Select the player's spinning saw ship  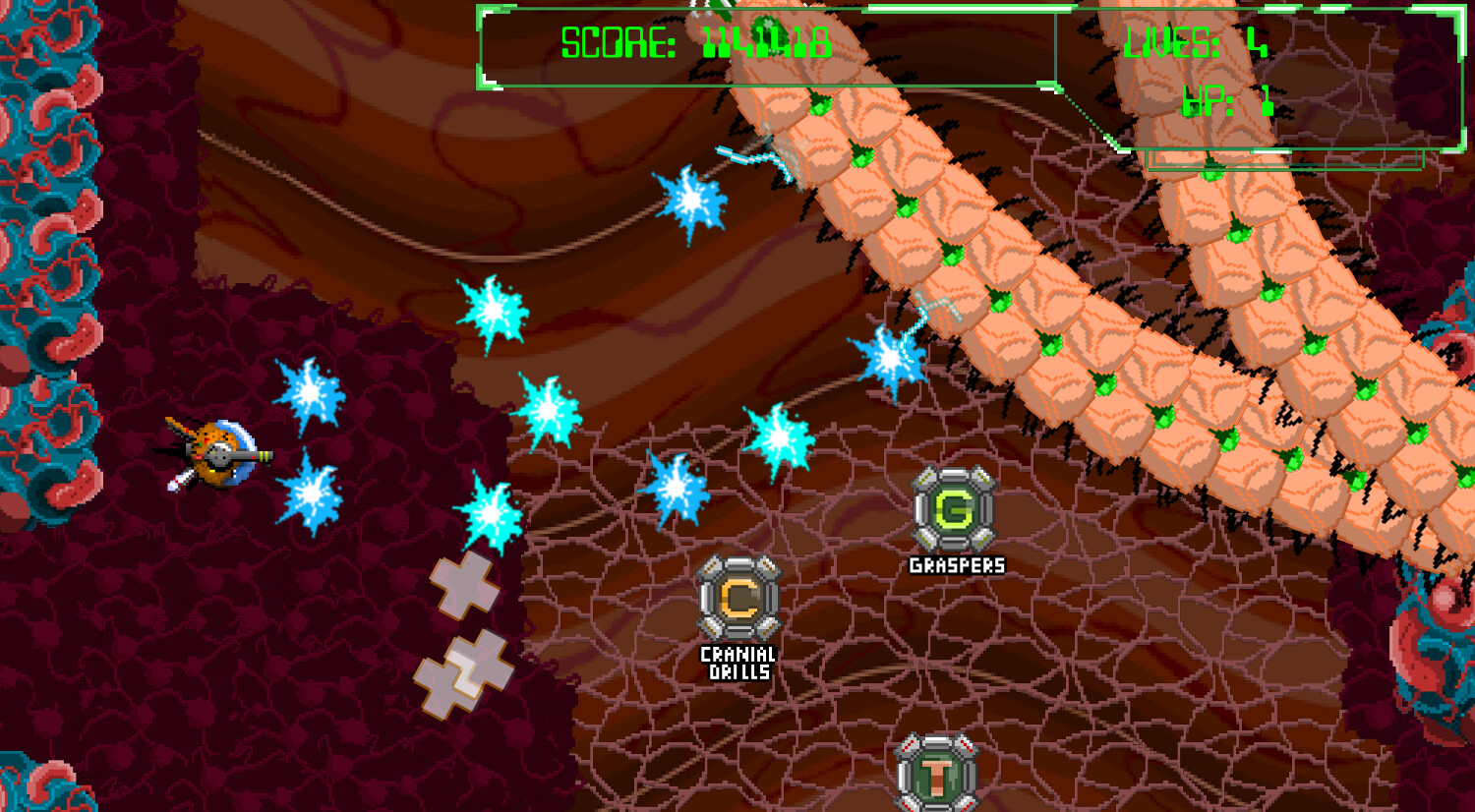click(218, 452)
